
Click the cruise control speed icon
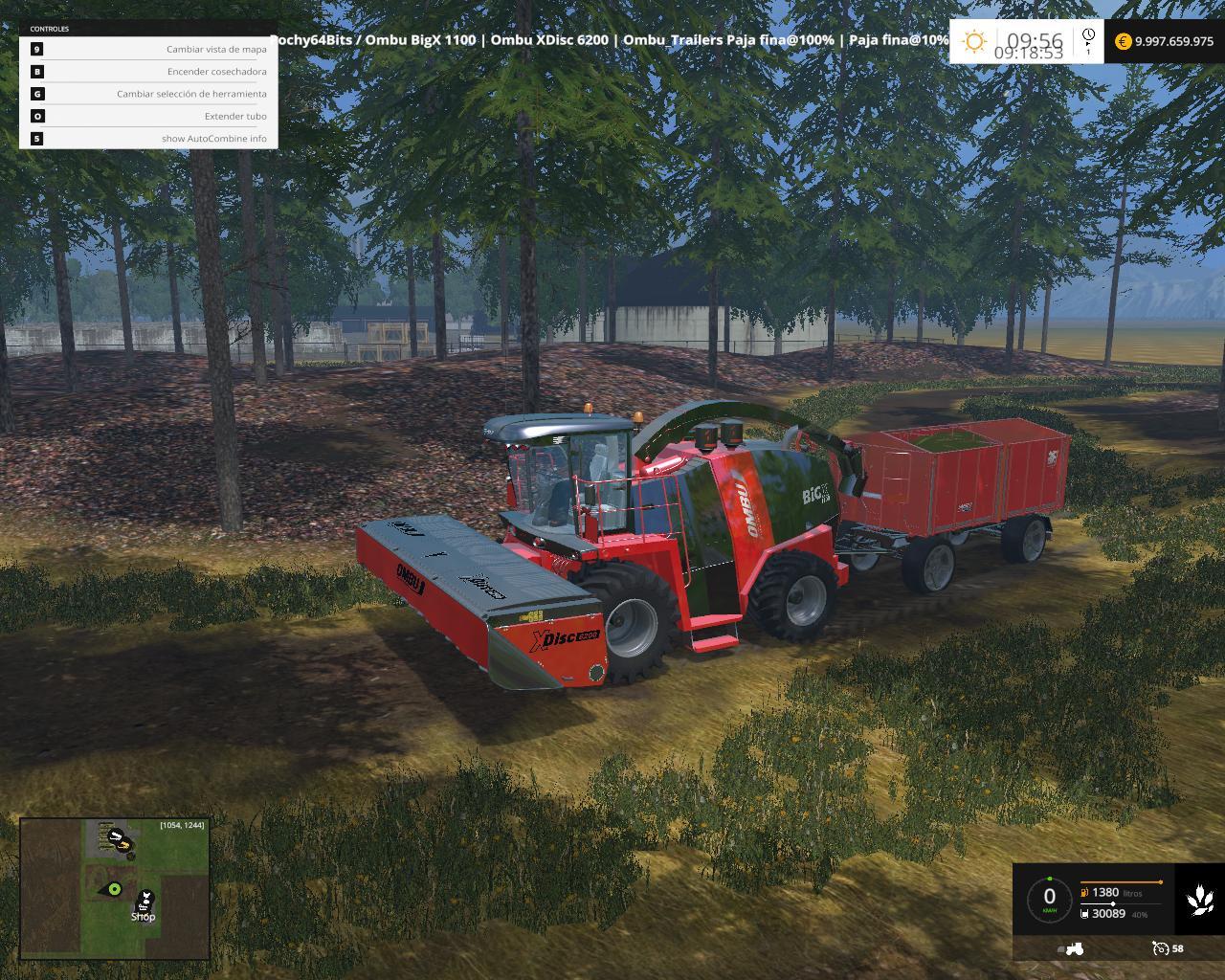point(1161,948)
